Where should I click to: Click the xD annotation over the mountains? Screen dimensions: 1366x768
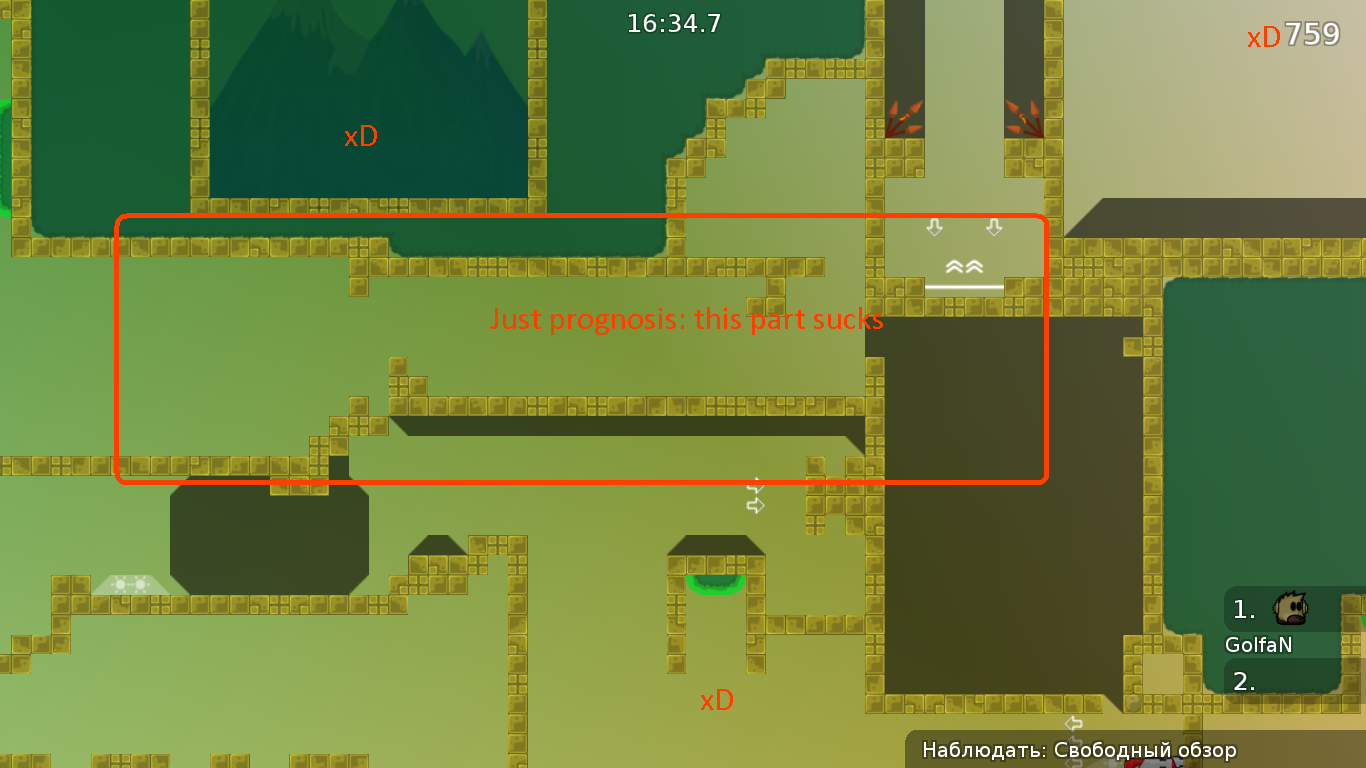(361, 136)
